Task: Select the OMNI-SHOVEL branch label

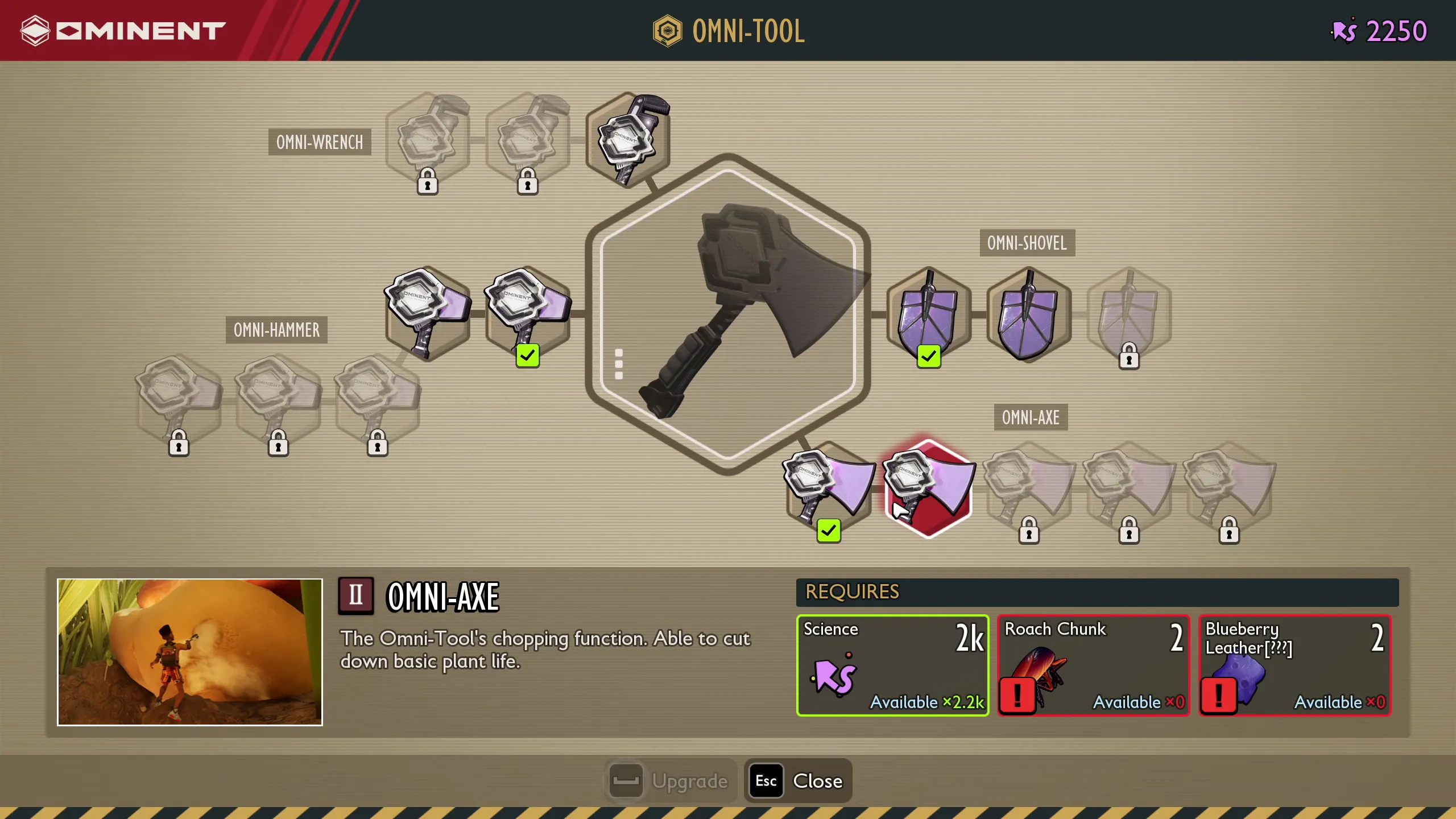Action: pyautogui.click(x=1026, y=243)
